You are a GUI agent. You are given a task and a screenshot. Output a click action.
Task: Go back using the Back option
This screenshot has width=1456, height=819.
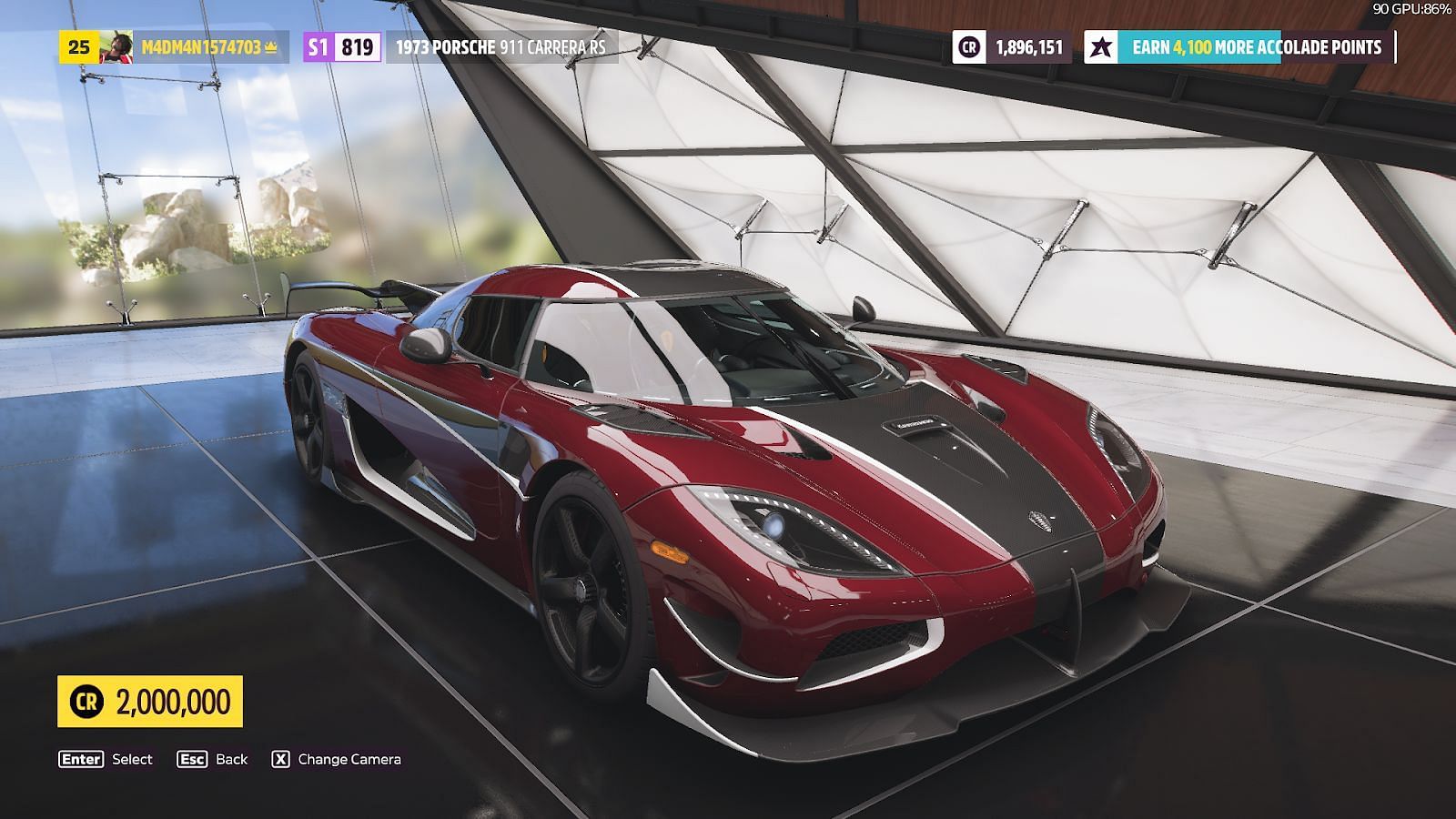(x=213, y=759)
